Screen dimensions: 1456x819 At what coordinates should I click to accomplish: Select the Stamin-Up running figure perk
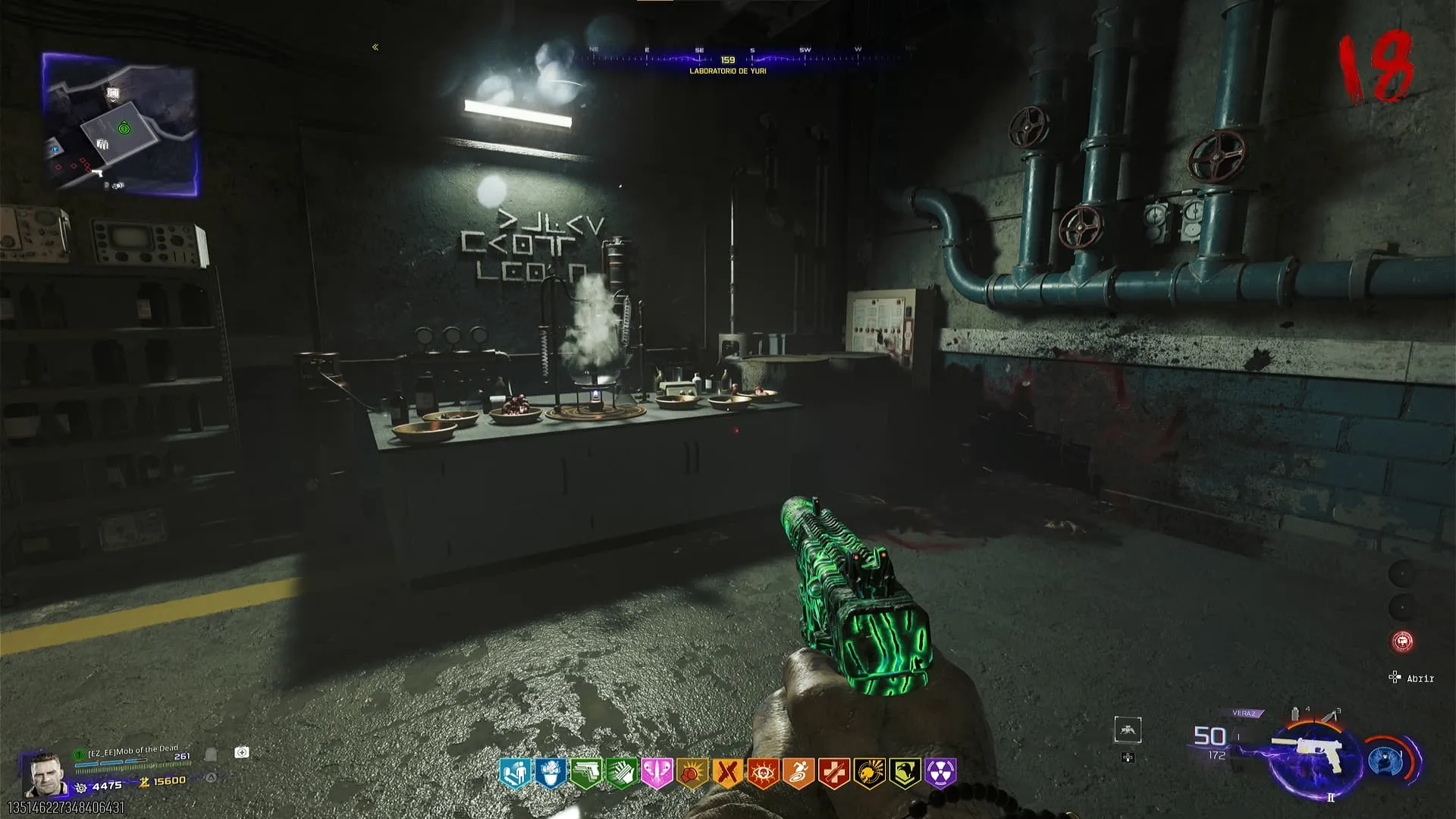point(799,773)
